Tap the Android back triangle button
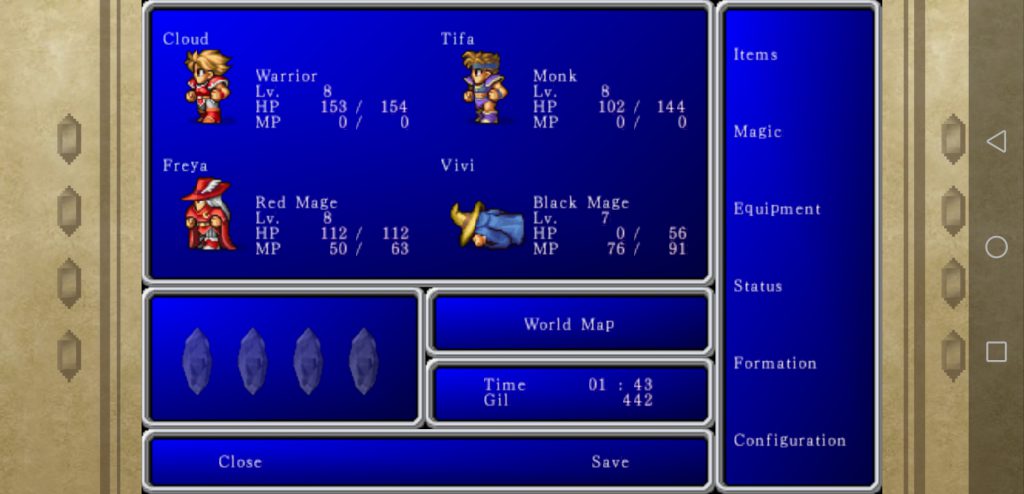This screenshot has width=1024, height=494. [x=996, y=142]
